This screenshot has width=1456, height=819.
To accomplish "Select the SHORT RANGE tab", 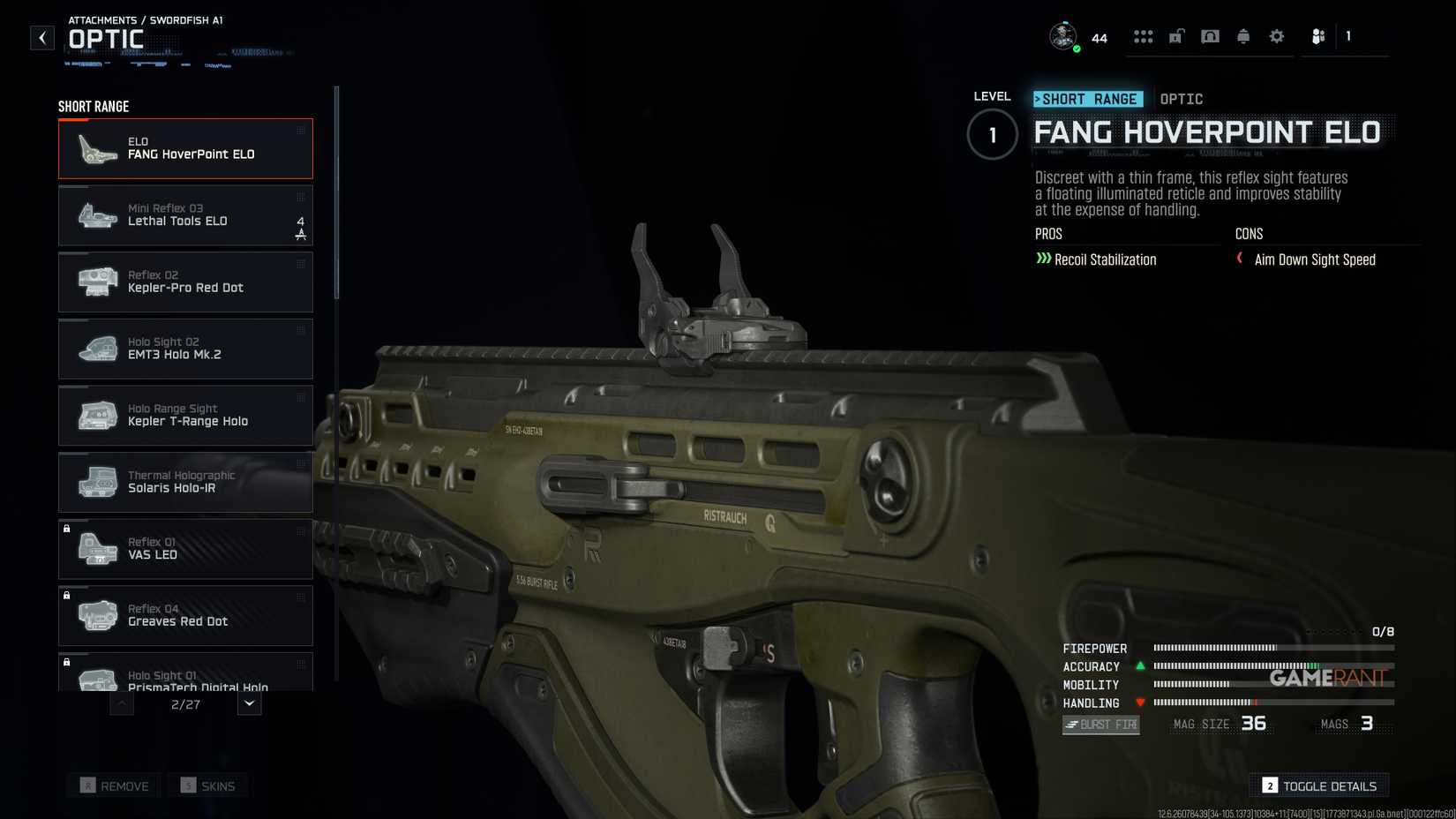I will coord(1088,99).
